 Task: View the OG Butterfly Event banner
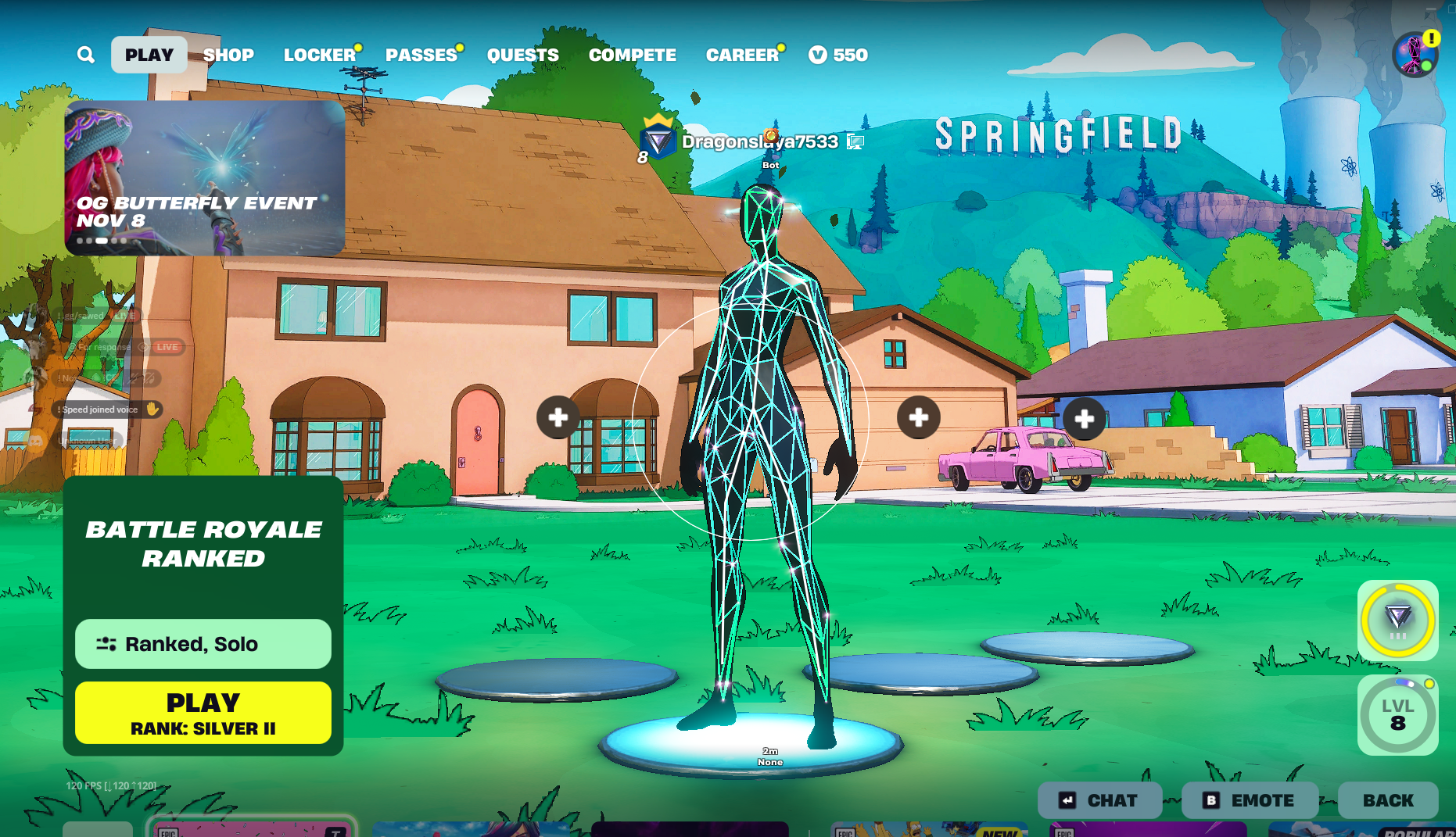pyautogui.click(x=205, y=178)
